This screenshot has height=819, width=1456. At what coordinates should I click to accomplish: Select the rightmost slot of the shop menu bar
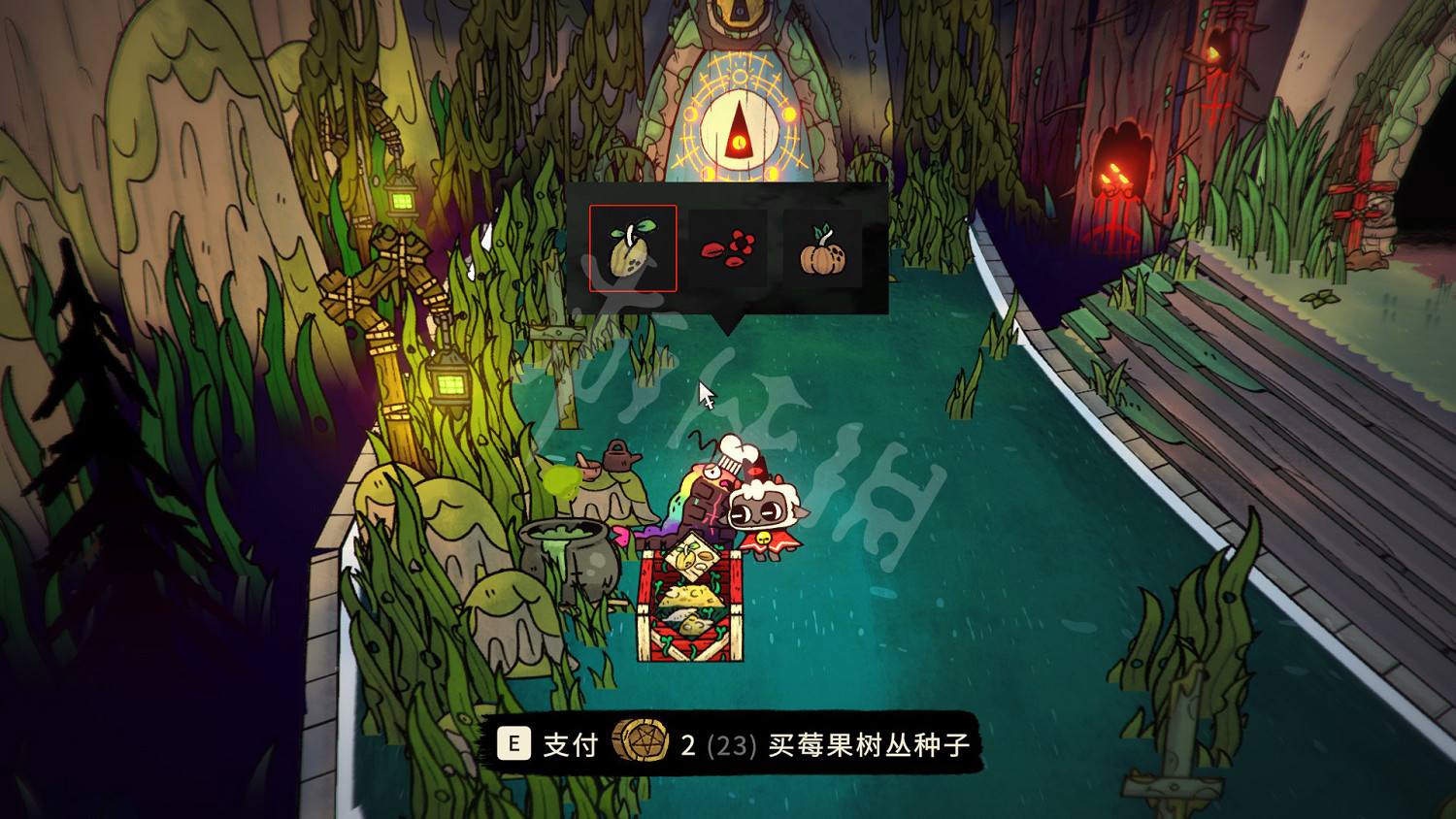click(x=821, y=248)
